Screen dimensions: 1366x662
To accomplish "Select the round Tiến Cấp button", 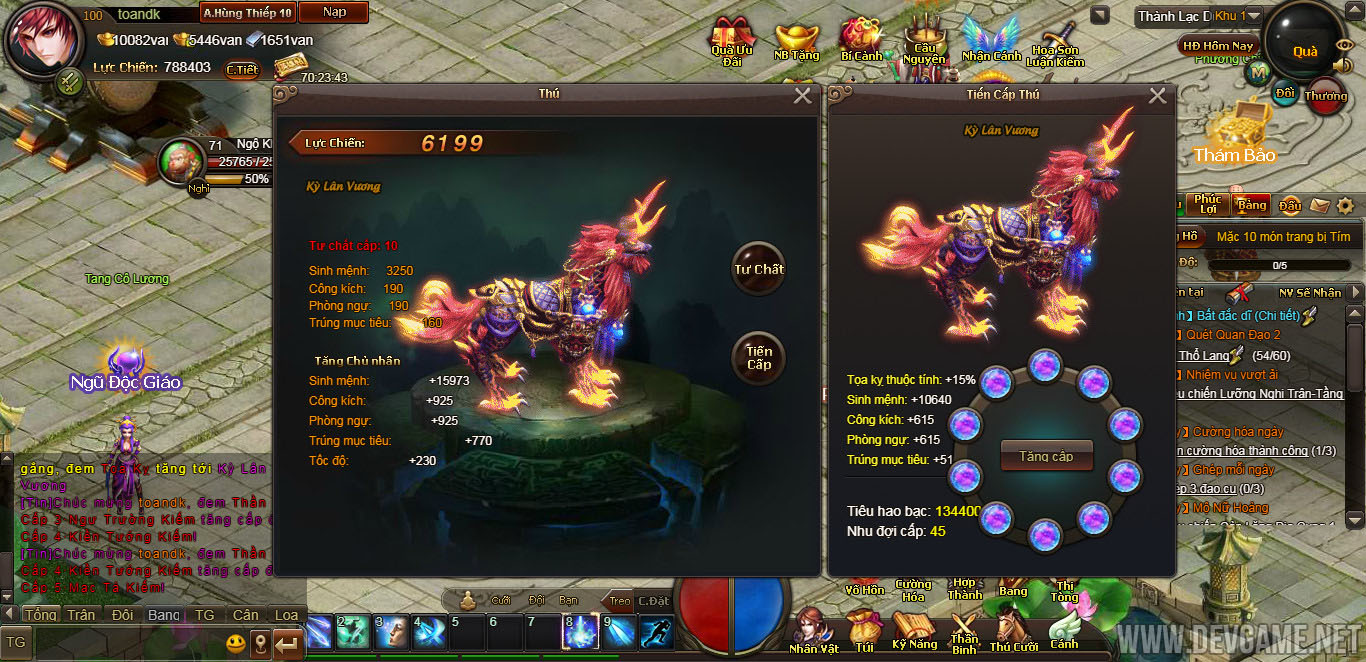I will coord(758,357).
